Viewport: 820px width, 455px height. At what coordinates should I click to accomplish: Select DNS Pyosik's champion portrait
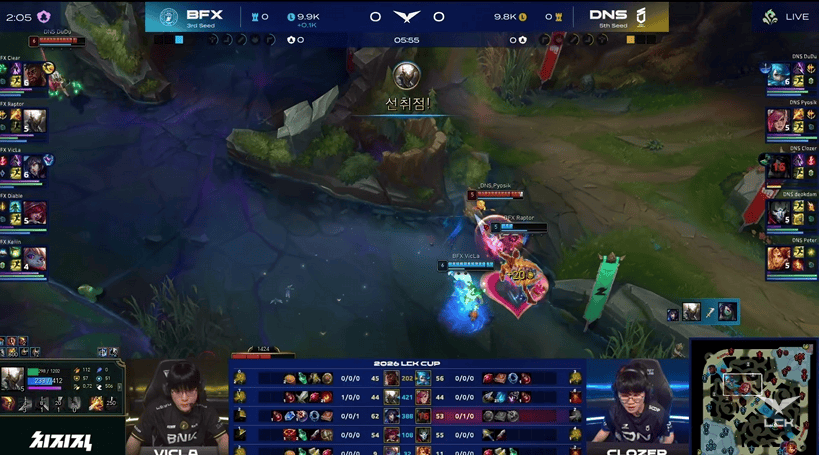778,120
